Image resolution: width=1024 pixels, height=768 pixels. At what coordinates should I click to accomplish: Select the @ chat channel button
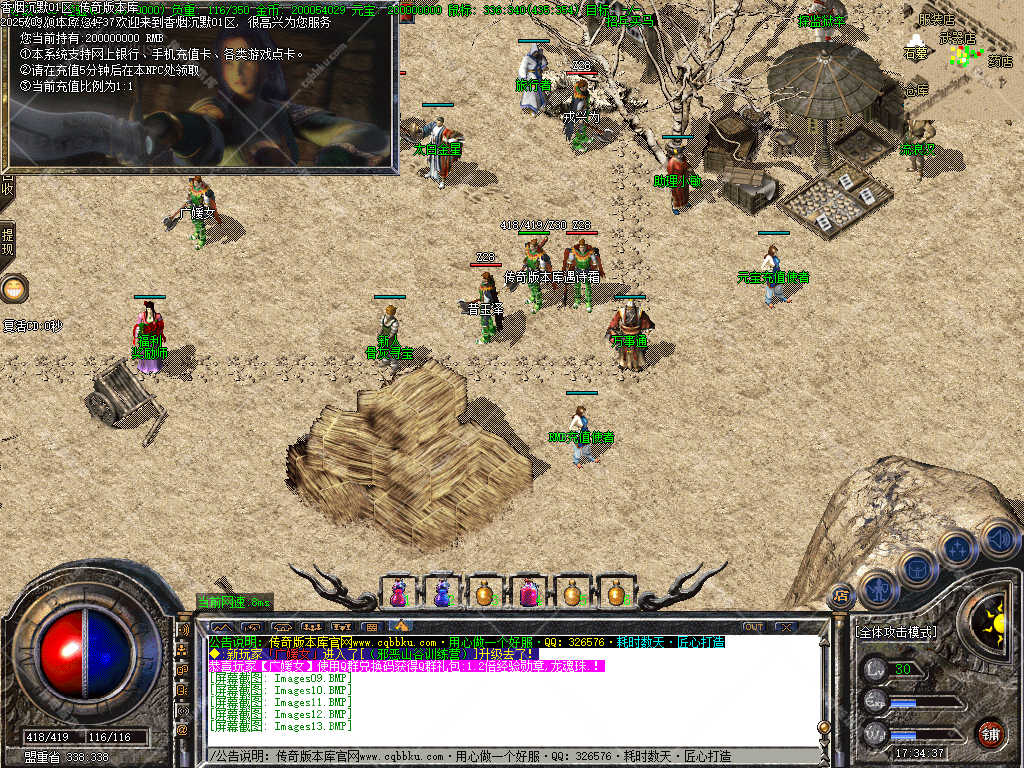[x=183, y=730]
